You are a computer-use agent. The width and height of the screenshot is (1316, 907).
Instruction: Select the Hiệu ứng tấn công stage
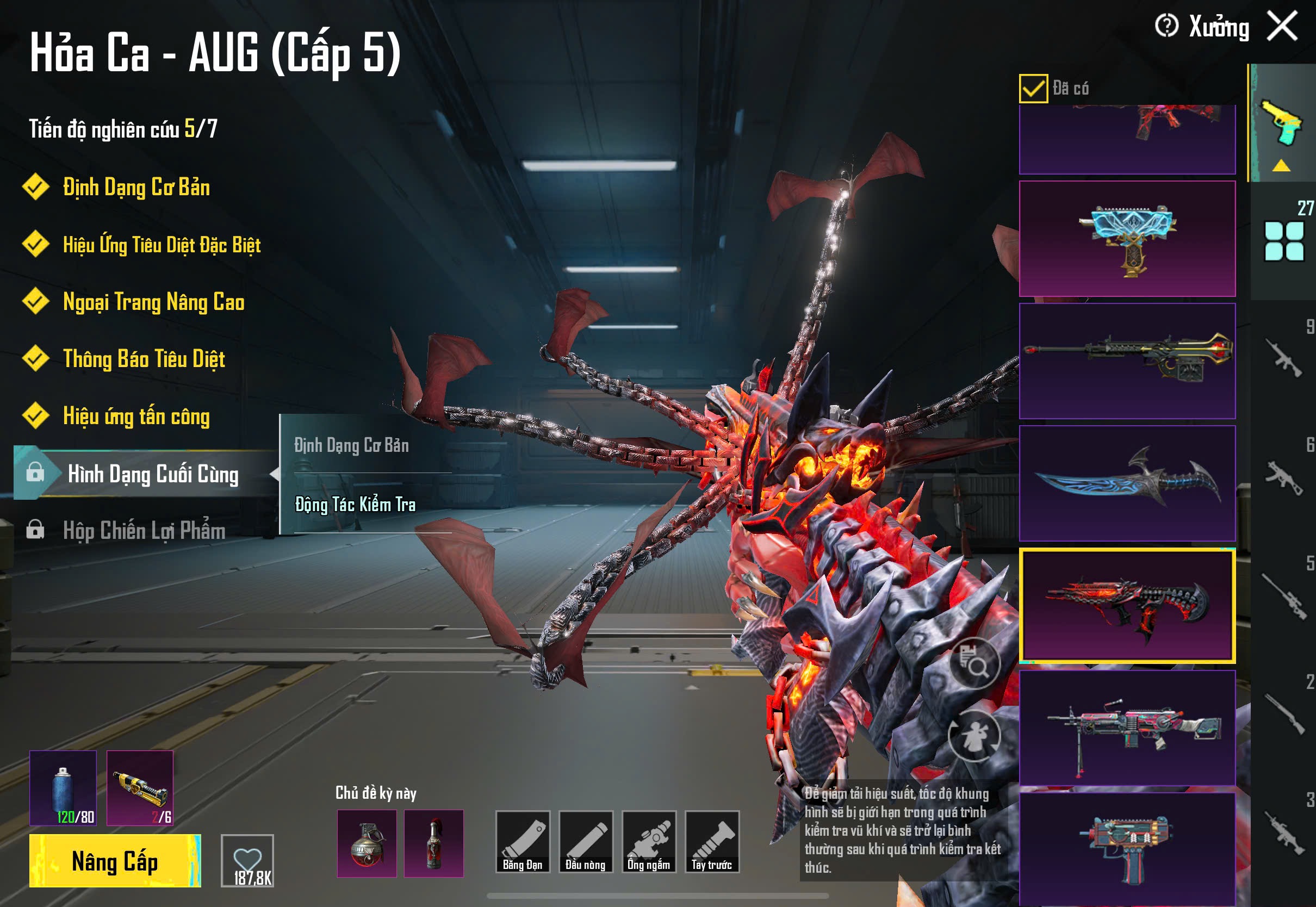point(136,417)
